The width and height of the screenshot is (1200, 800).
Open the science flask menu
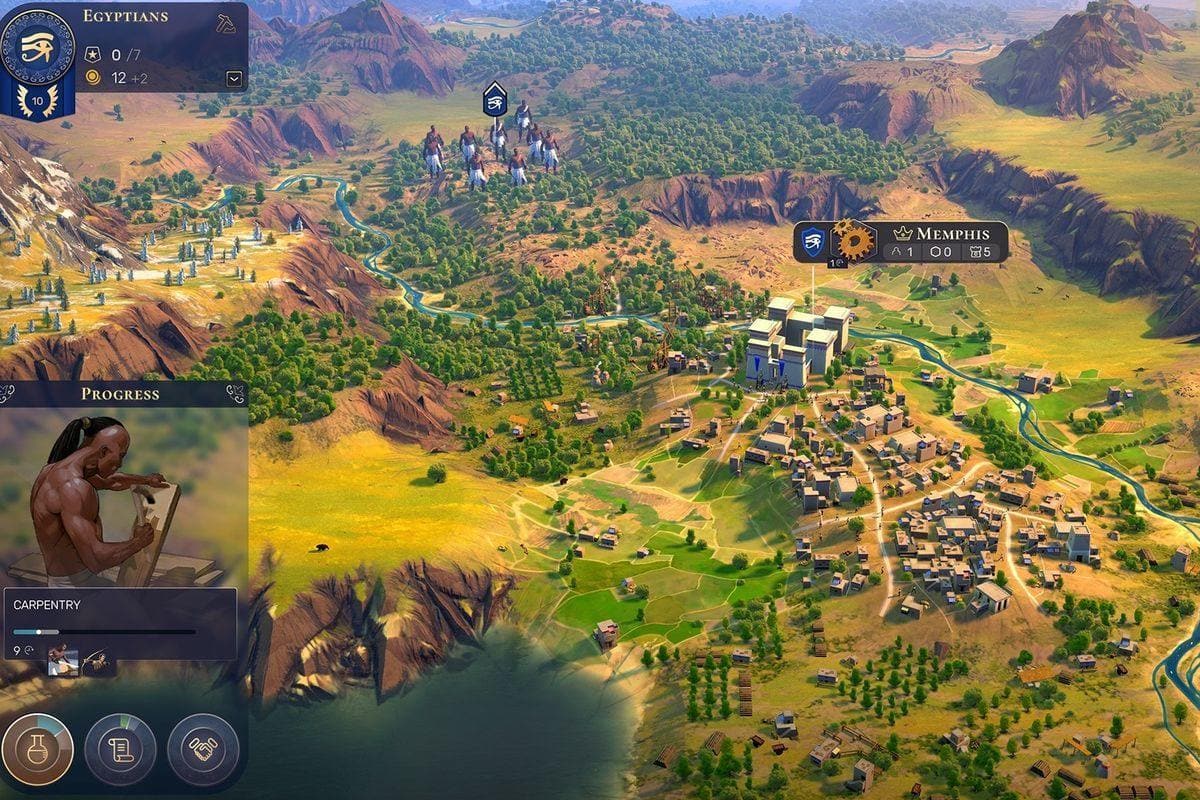pos(38,749)
